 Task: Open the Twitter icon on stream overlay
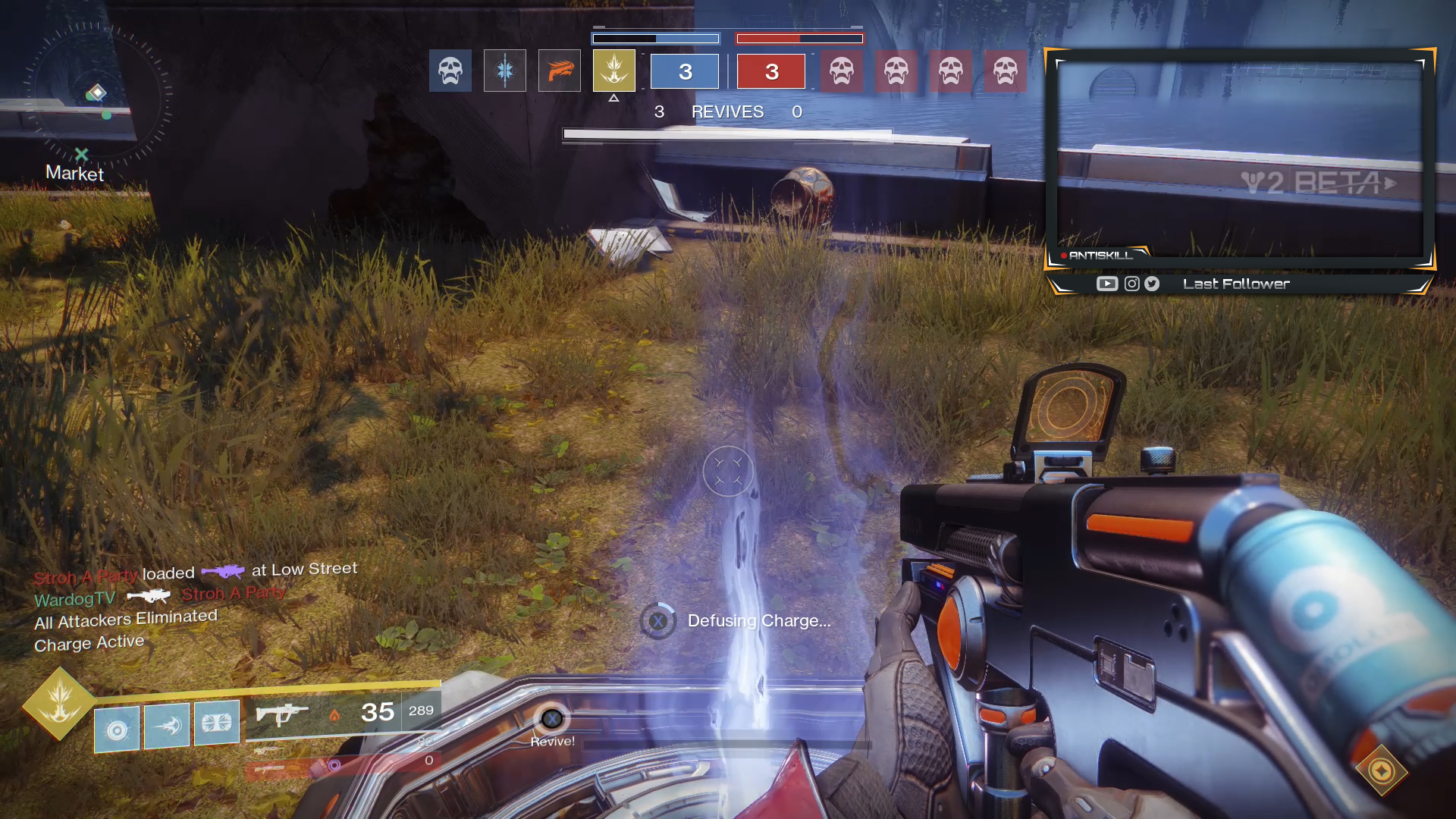coord(1152,284)
